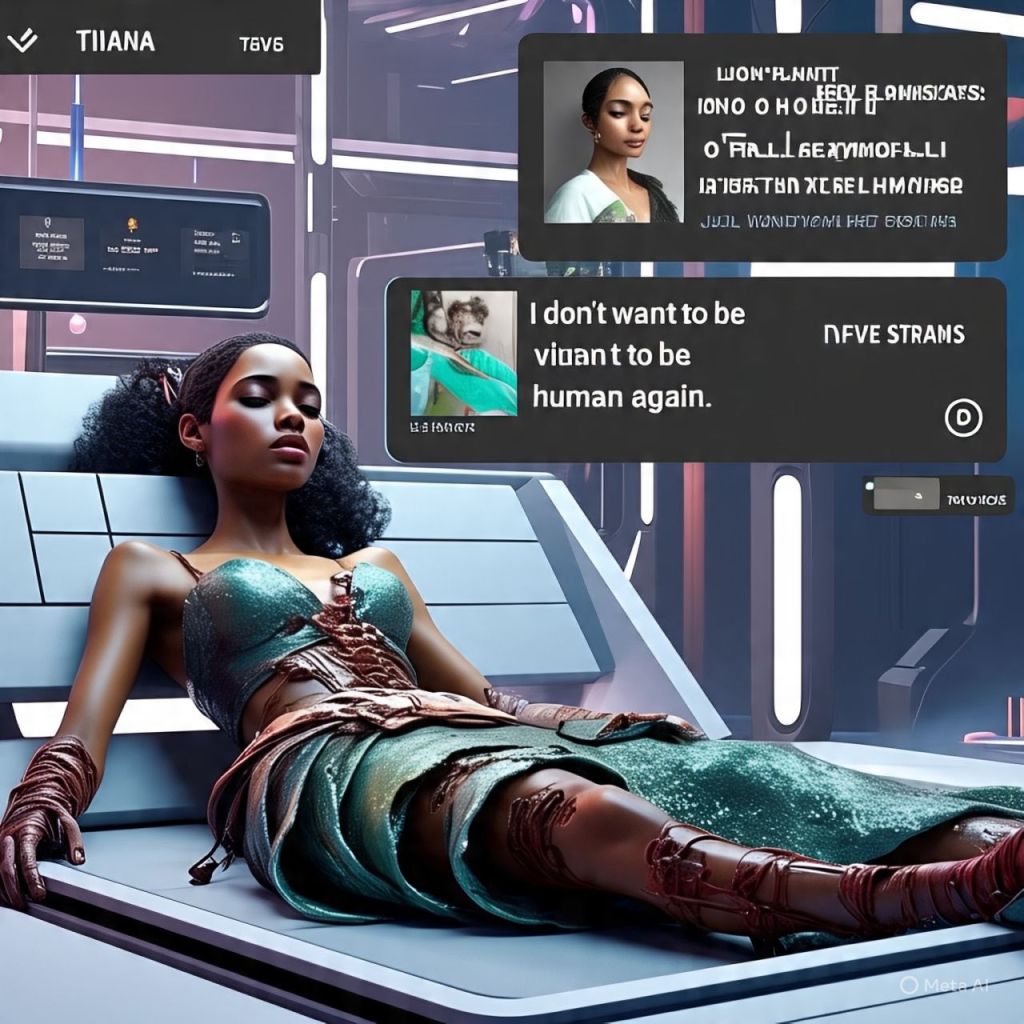This screenshot has height=1024, width=1024.
Task: Open the green dress thumbnail in dialogue box
Action: tap(463, 353)
